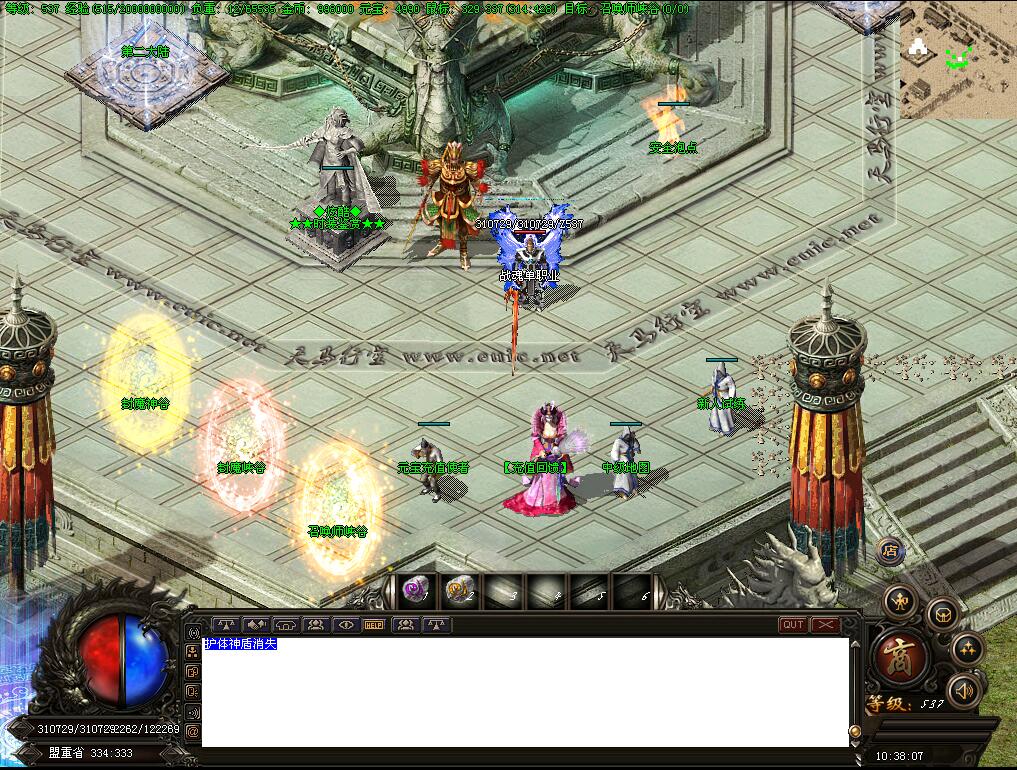
Task: Select the @ chat channel icon
Action: [192, 731]
